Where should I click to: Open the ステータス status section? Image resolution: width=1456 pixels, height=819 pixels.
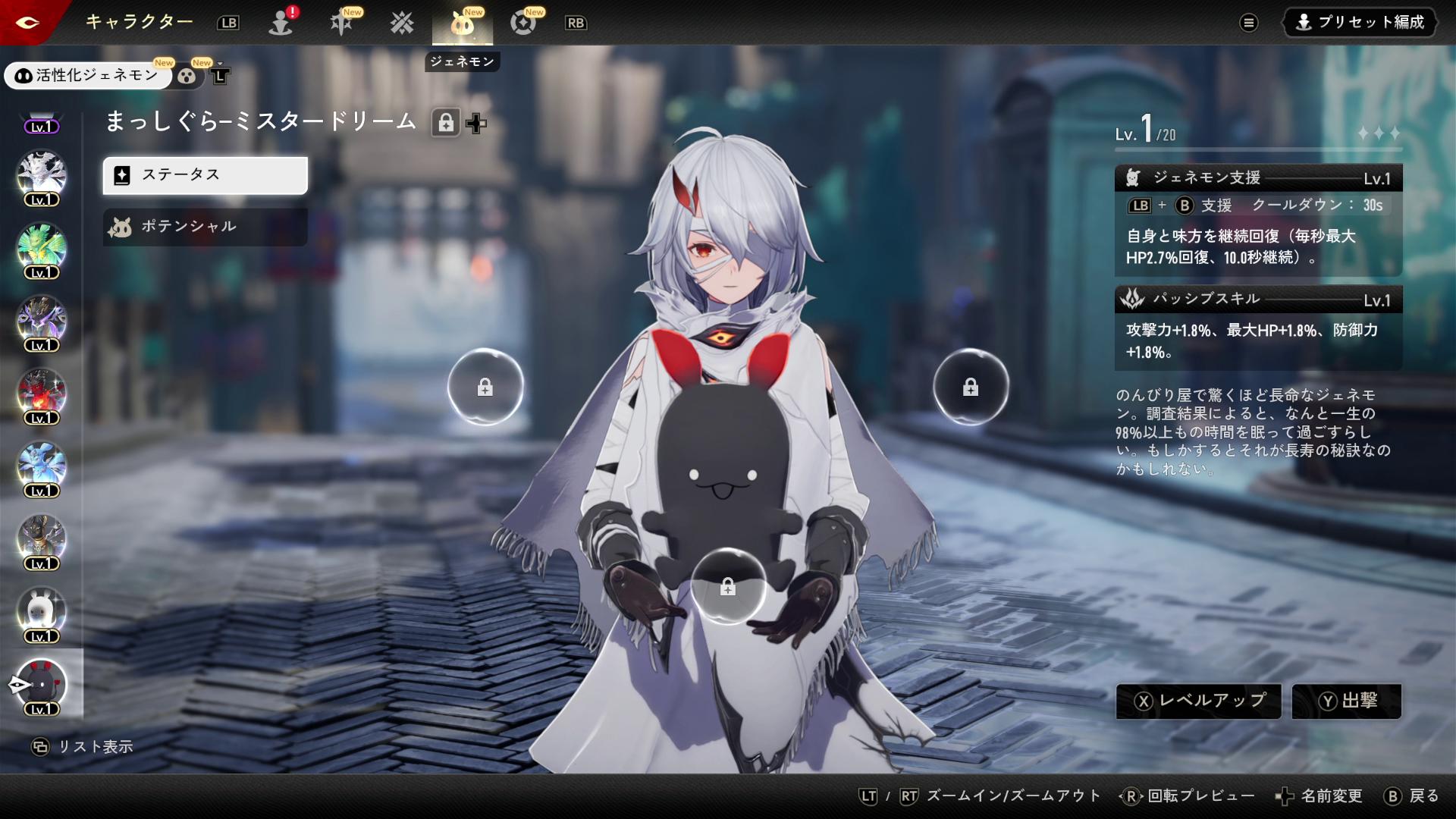[x=205, y=175]
